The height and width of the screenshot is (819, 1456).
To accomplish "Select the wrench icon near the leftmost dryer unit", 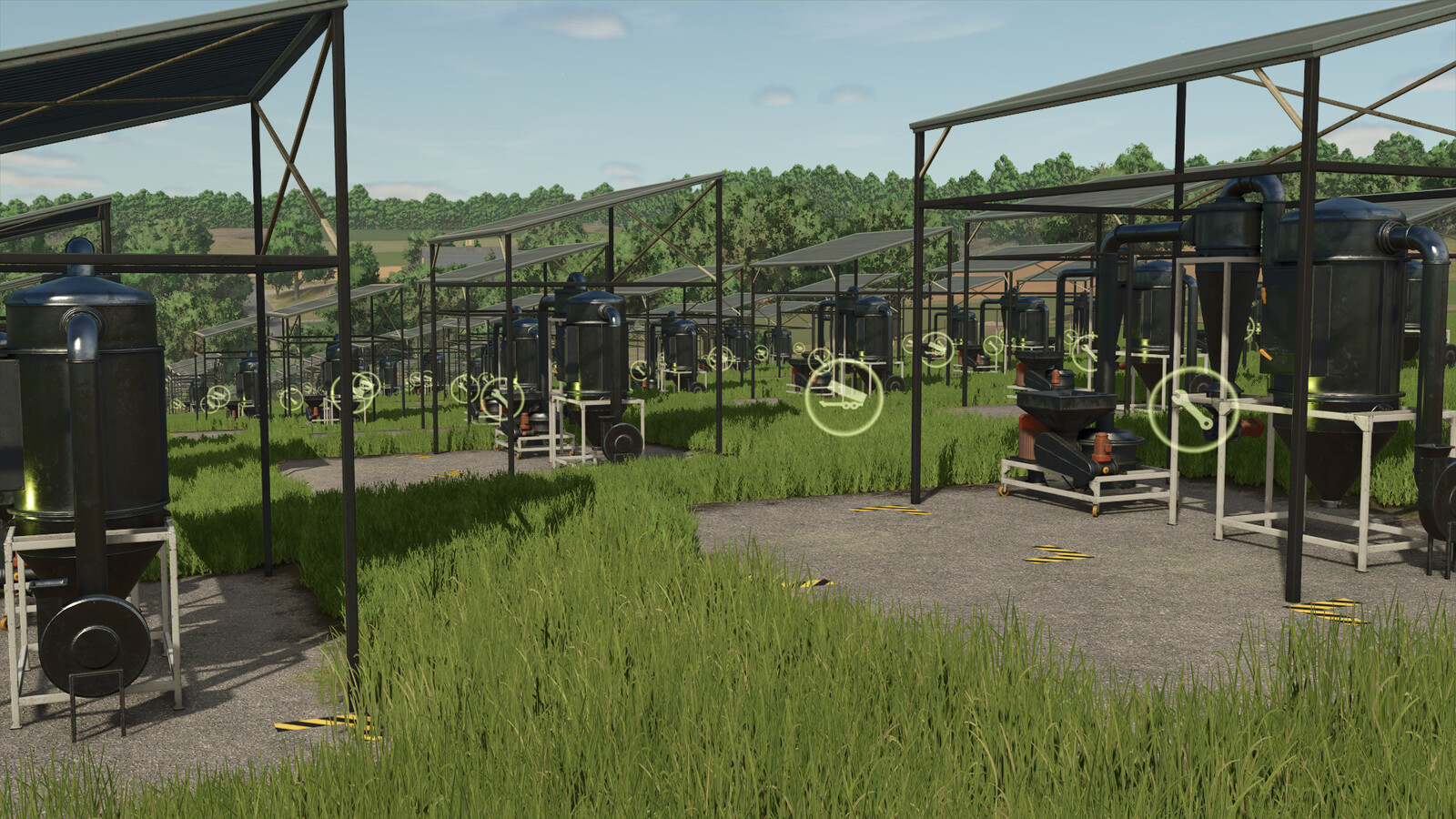I will point(218,398).
